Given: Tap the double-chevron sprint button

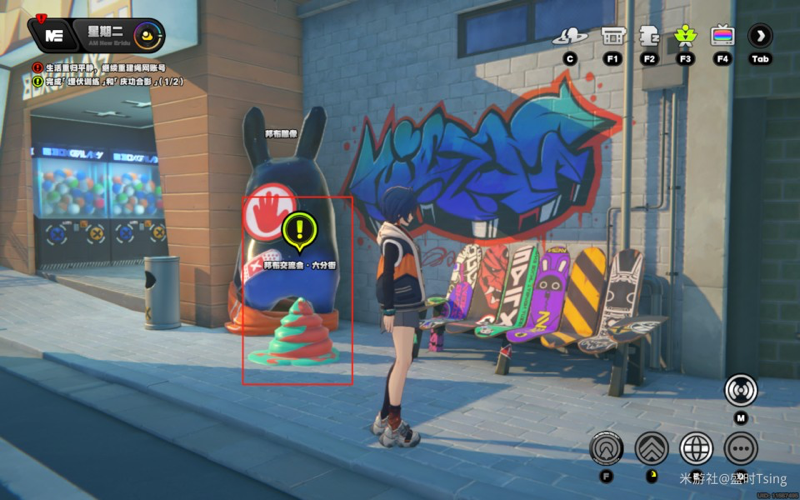Looking at the screenshot, I should (651, 448).
